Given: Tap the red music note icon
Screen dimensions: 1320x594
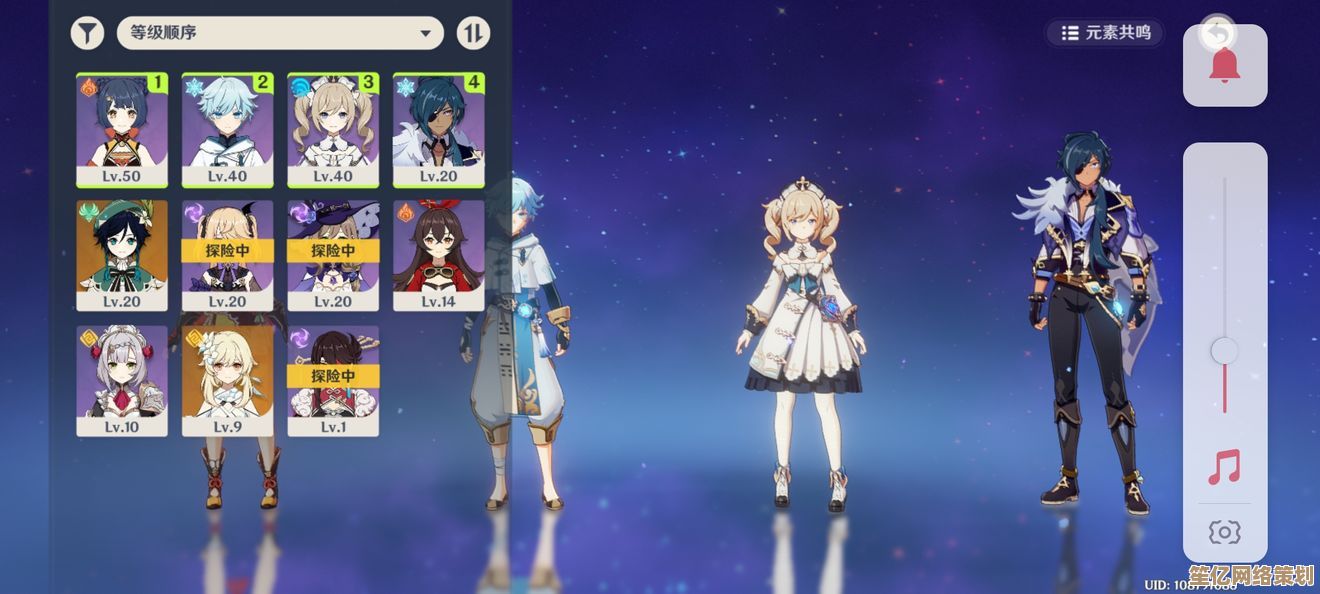Looking at the screenshot, I should pos(1224,467).
